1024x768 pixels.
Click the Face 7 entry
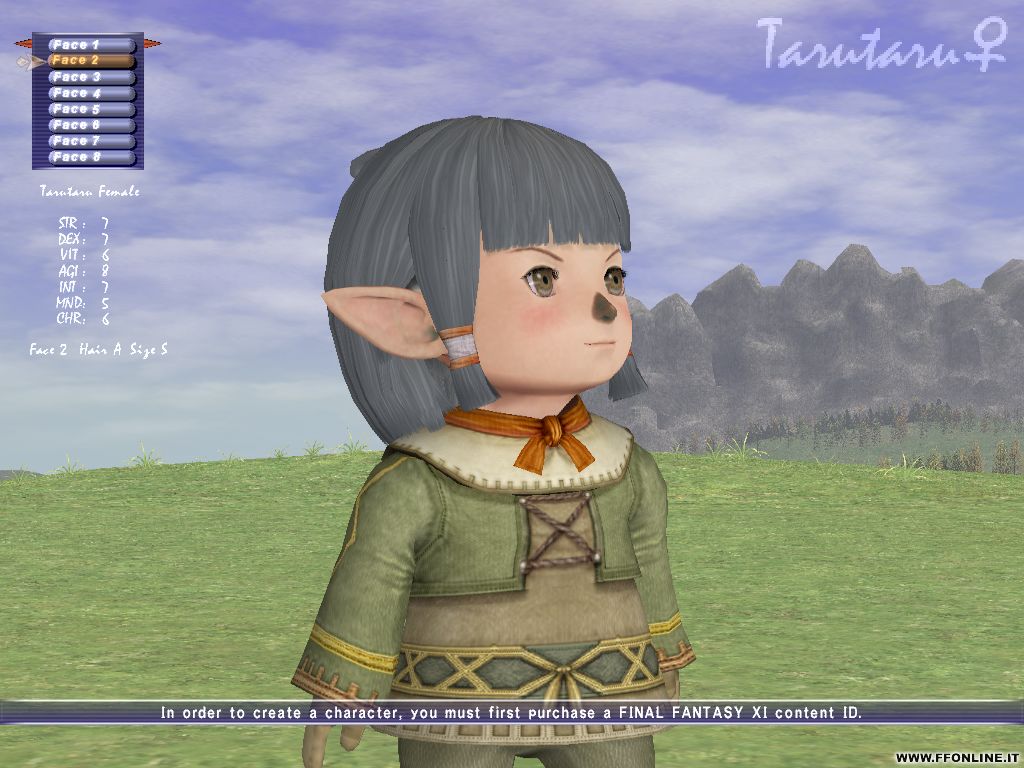coord(92,141)
